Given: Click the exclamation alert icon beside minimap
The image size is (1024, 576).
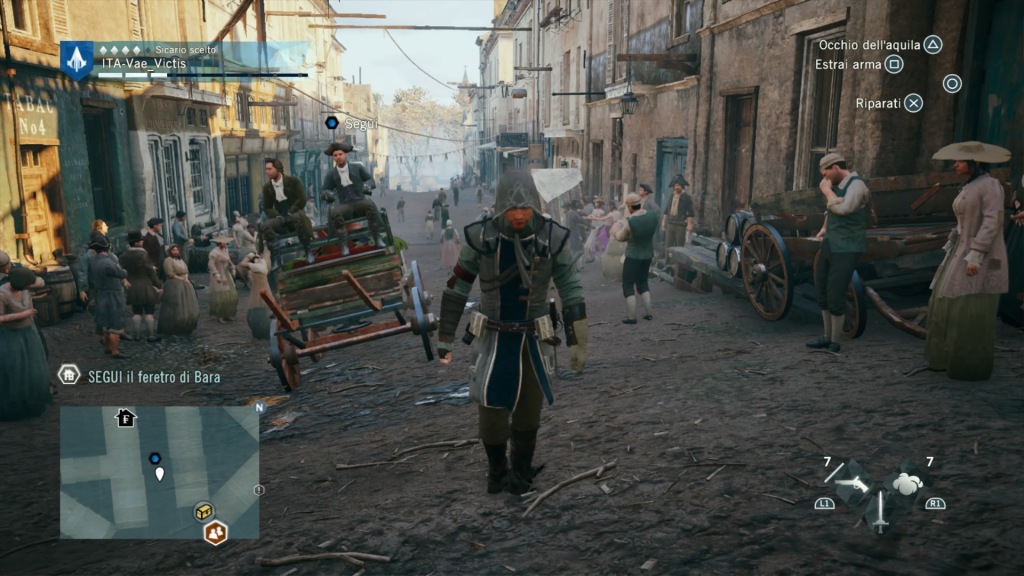Looking at the screenshot, I should pyautogui.click(x=259, y=490).
